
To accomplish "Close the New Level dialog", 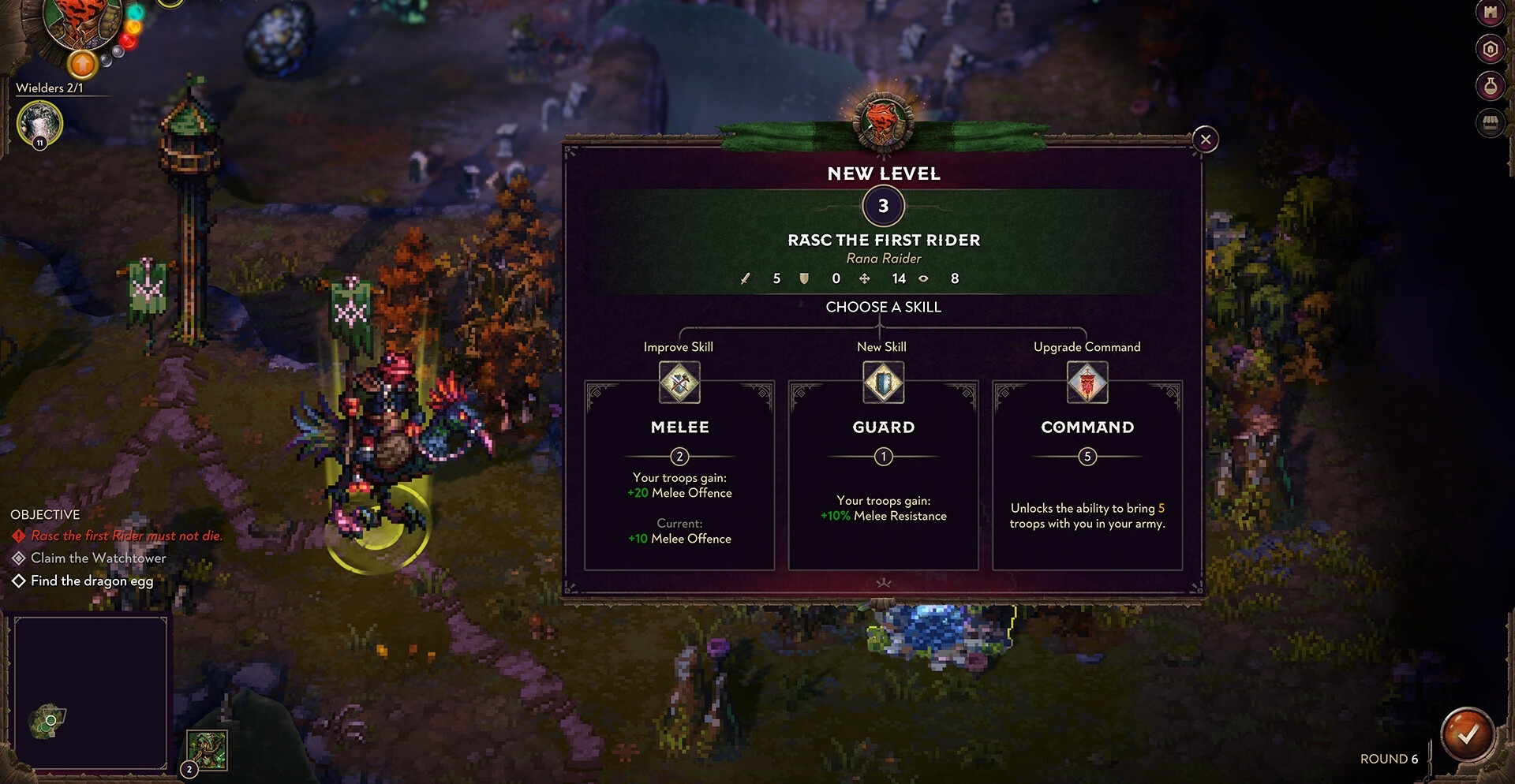I will point(1205,140).
